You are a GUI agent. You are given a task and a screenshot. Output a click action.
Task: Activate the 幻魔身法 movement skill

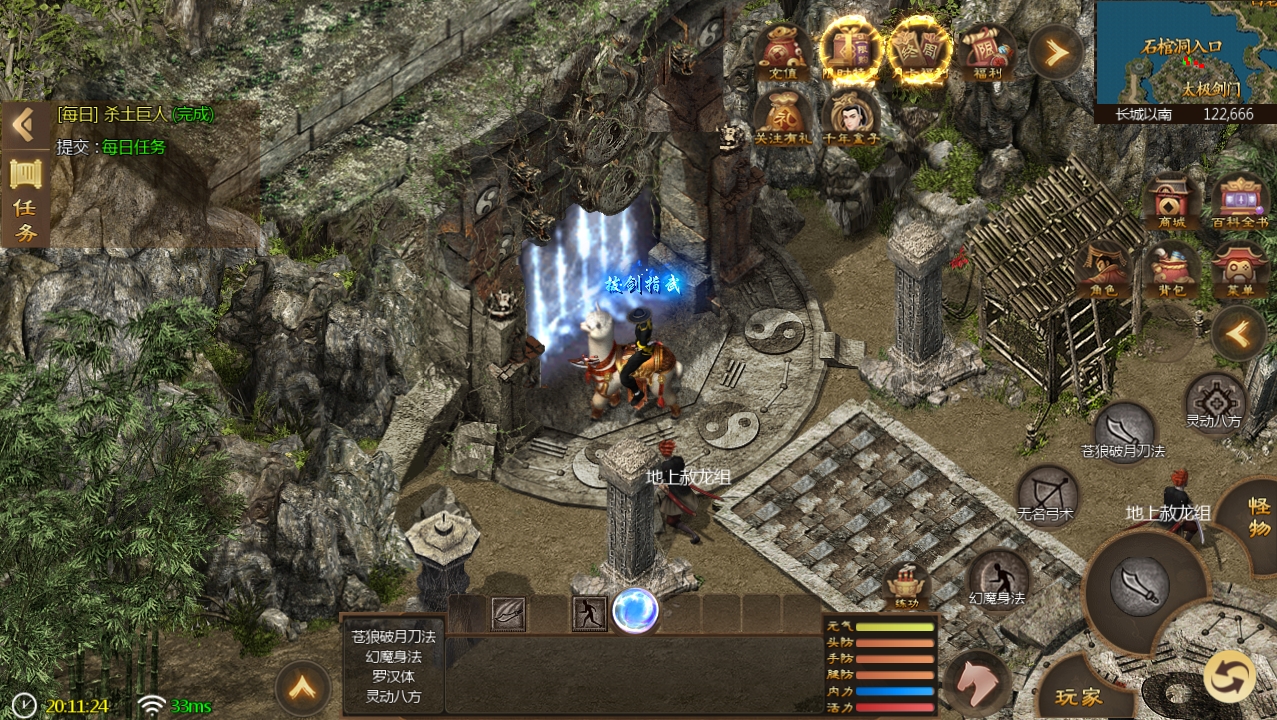[x=997, y=578]
